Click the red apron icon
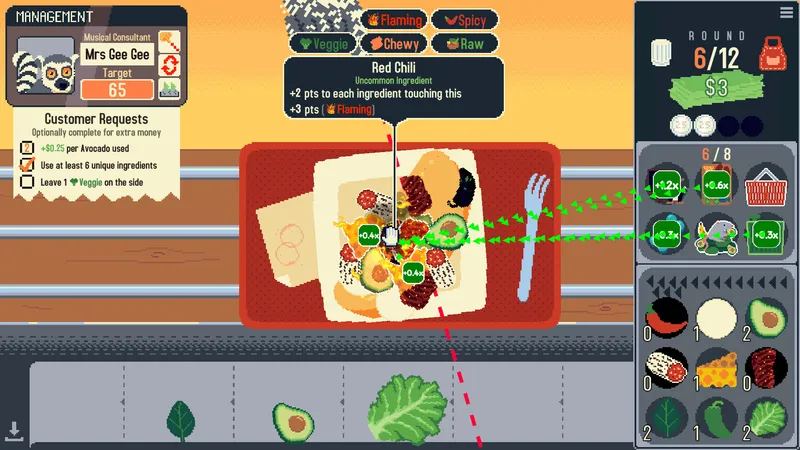Screen dimensions: 800x450 click(x=771, y=54)
